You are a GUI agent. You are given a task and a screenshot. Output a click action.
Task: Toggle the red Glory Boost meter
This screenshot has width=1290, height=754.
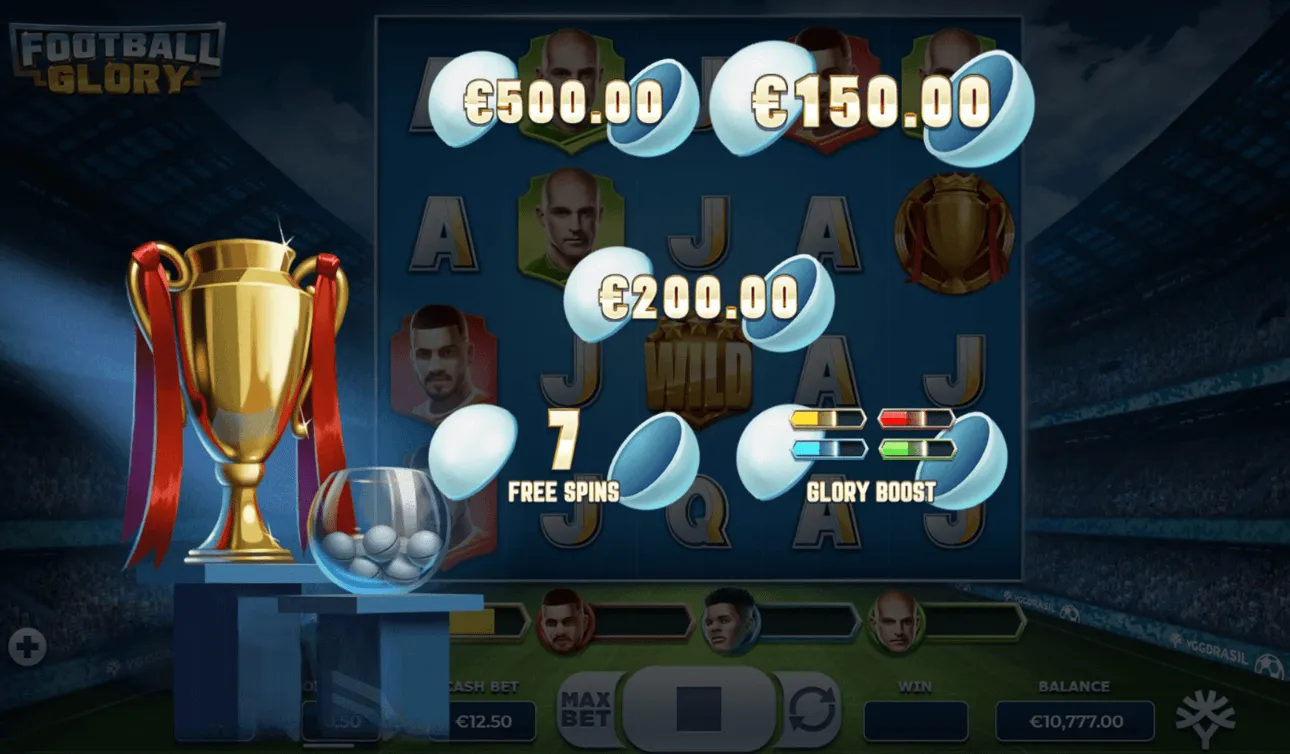[x=918, y=420]
